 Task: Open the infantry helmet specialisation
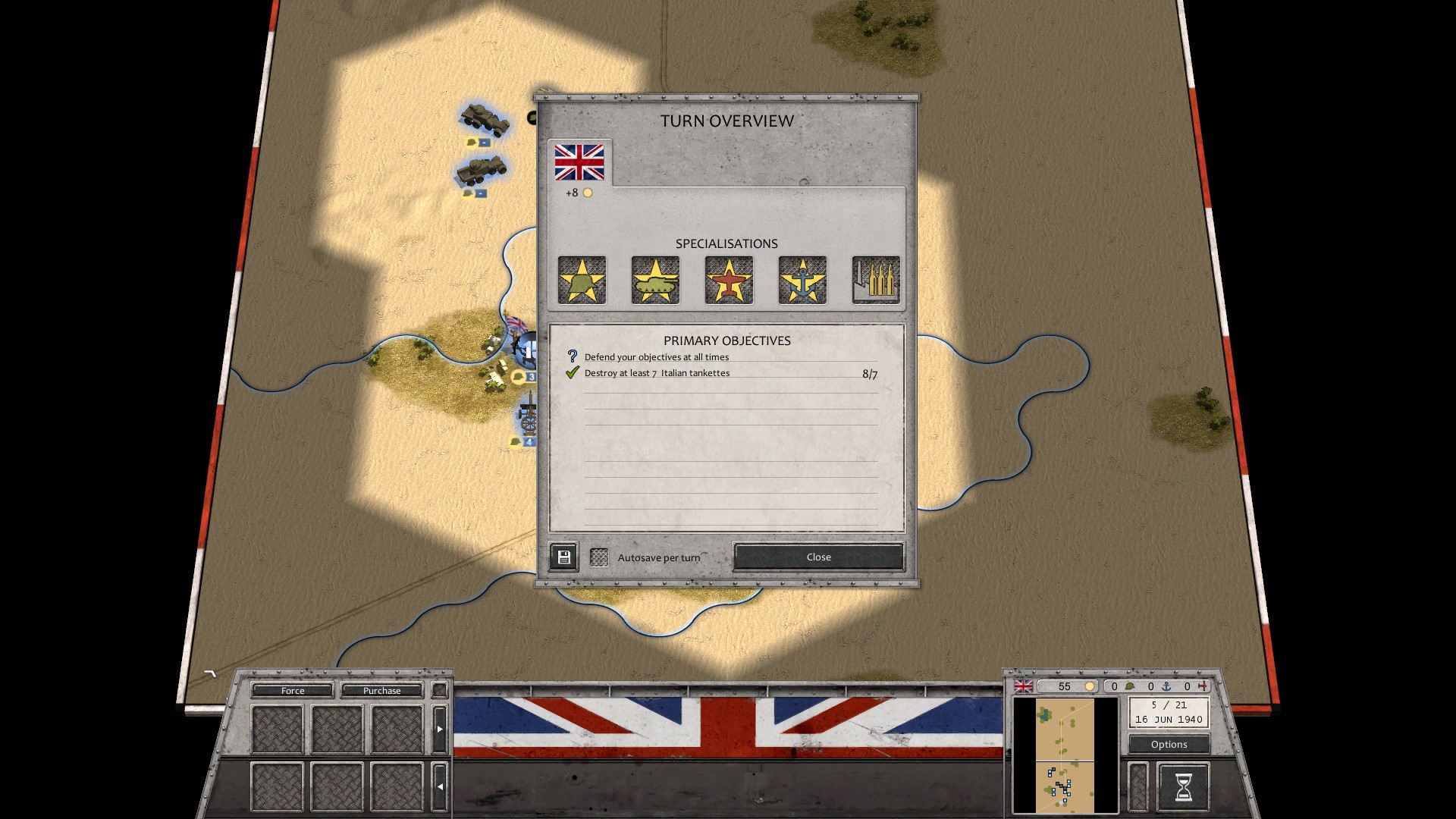582,280
